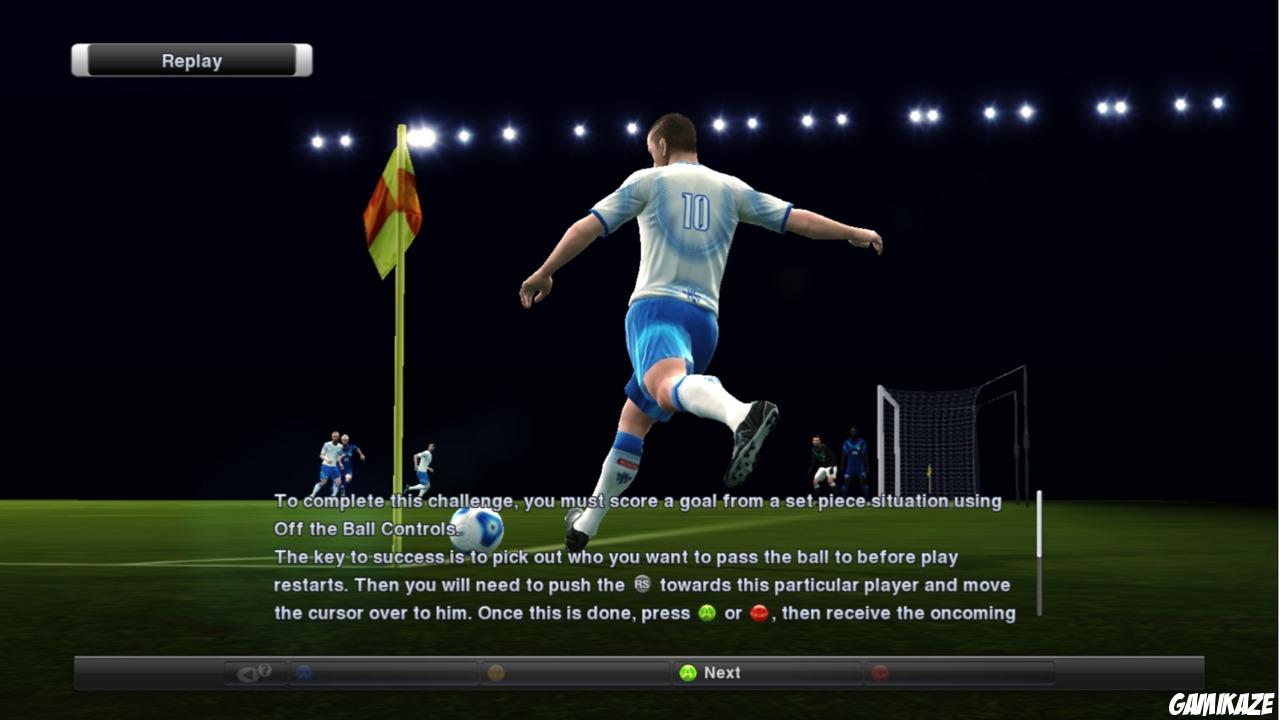Click the yellow Y button icon in bottom bar
Screen dimensions: 1280x720
495,673
